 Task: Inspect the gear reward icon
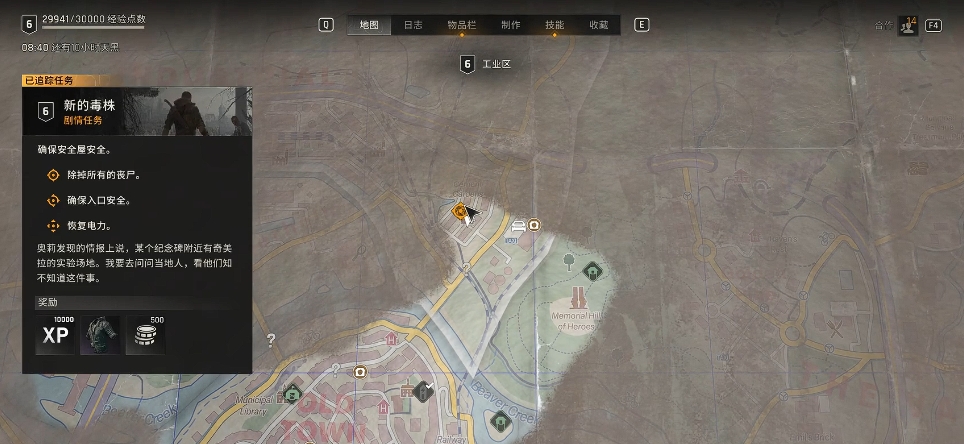[100, 336]
